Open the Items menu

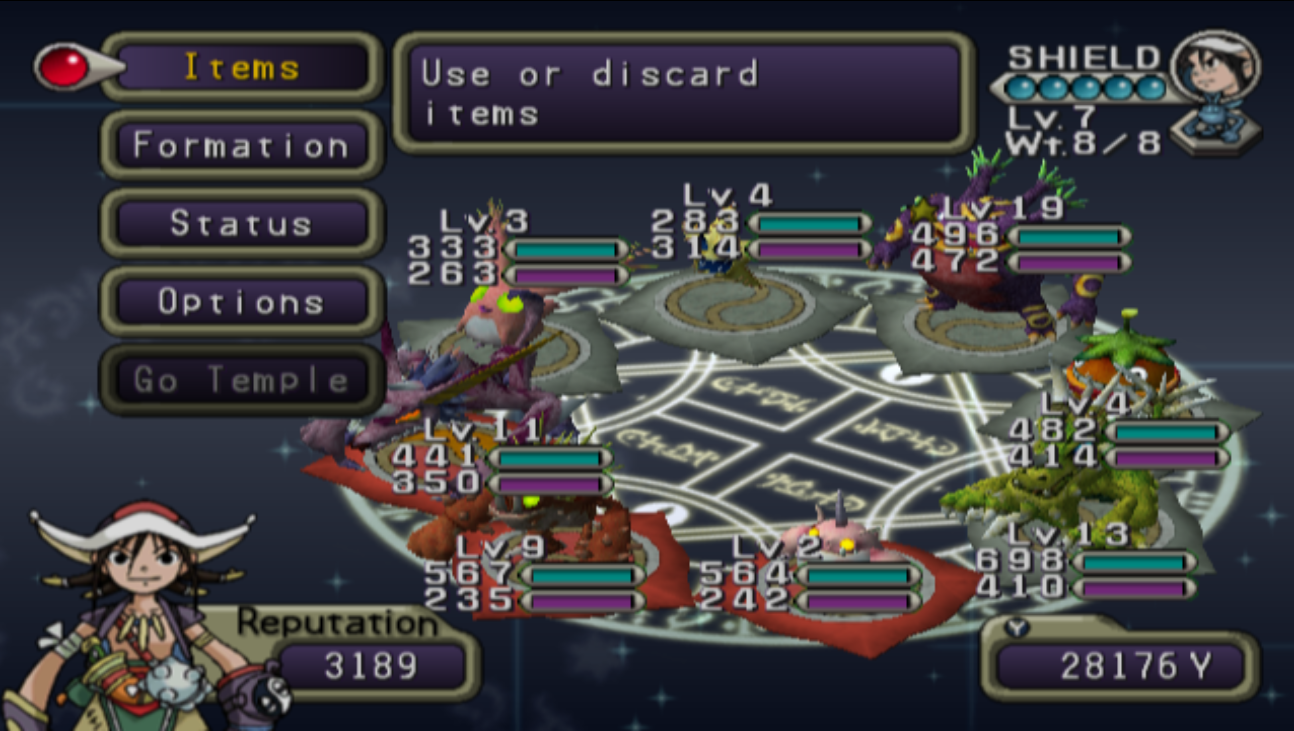[240, 67]
